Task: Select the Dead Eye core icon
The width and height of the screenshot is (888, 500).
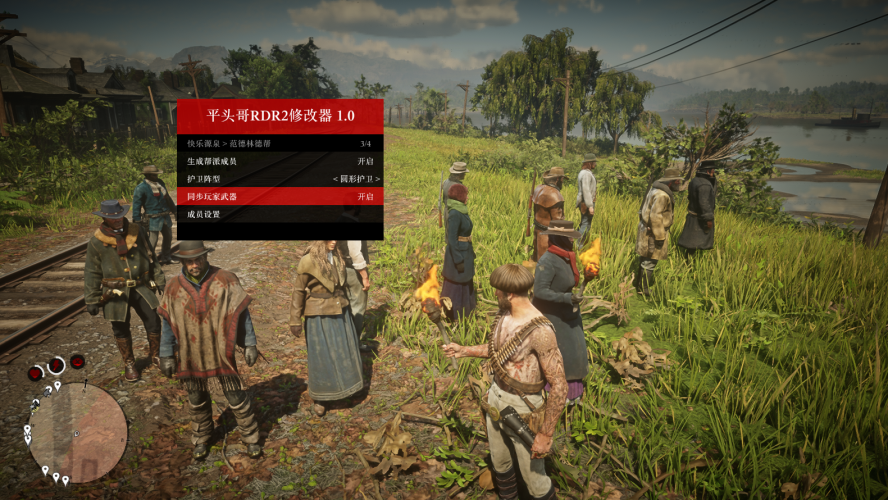Action: point(77,361)
